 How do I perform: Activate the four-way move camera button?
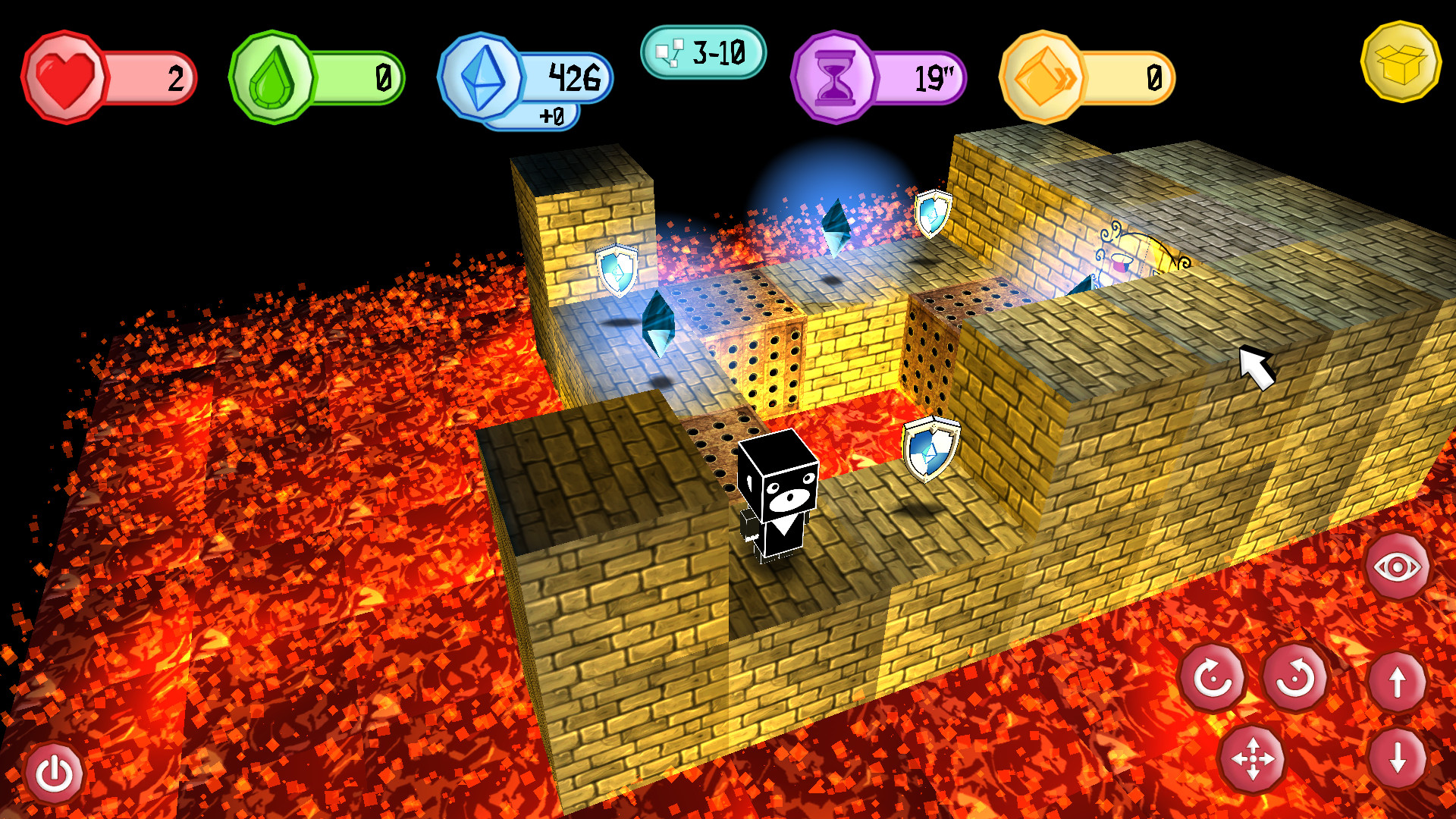pos(1252,758)
